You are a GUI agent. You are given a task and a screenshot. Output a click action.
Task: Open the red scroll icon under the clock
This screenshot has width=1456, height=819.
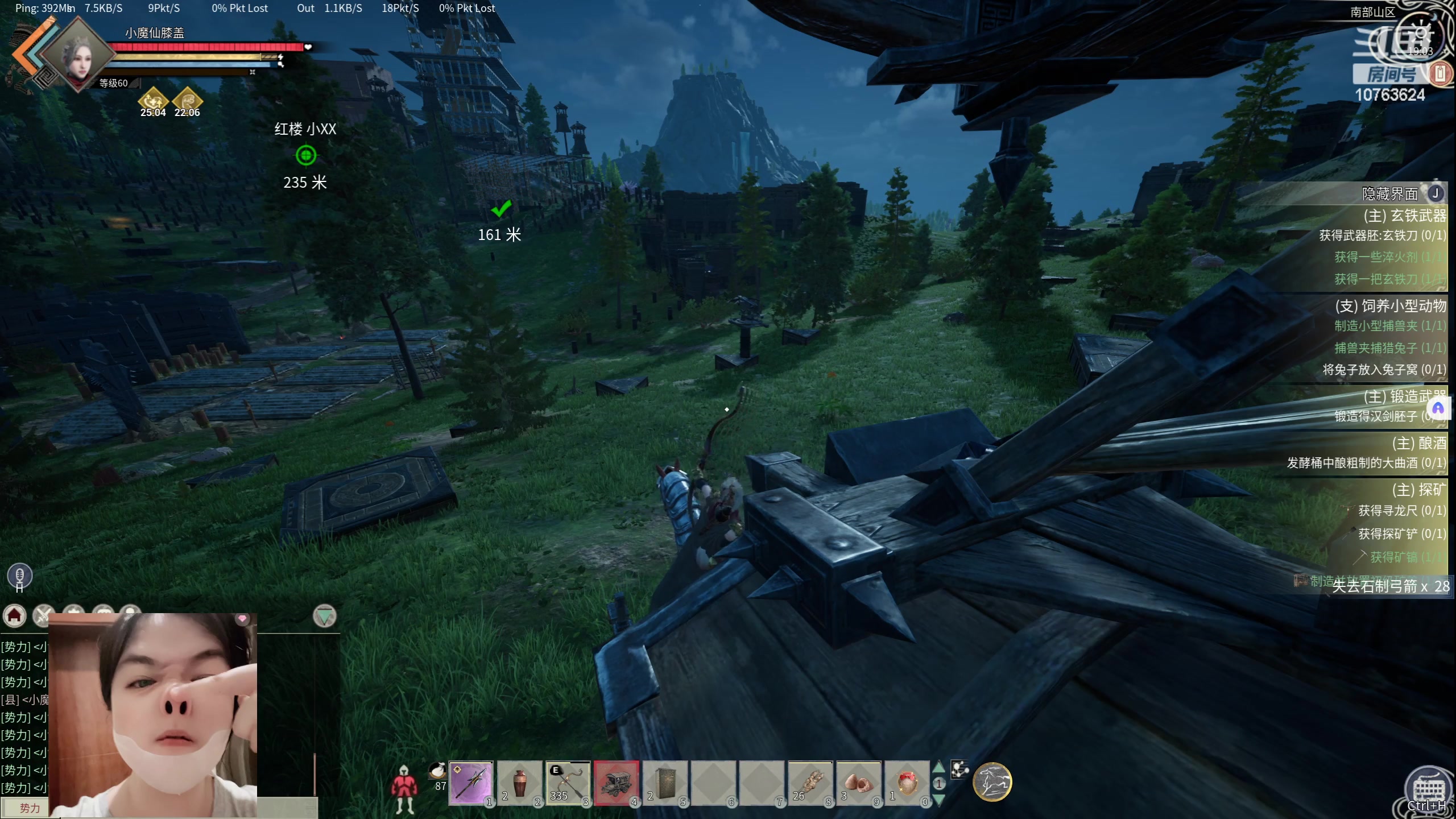1440,73
